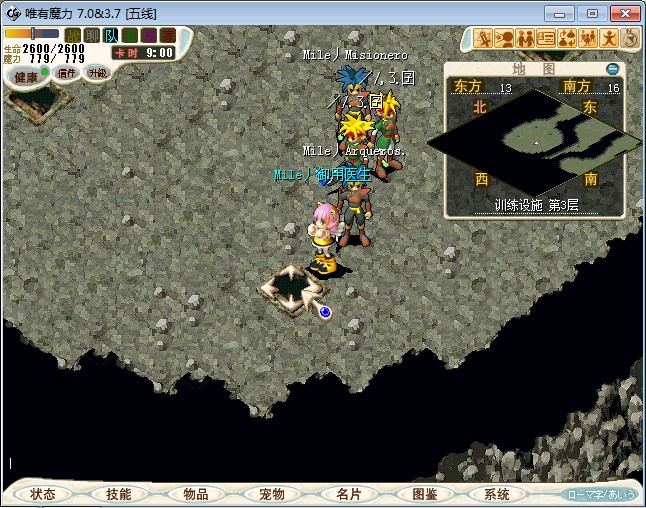Open the 技能 skills menu
Screen dimensions: 646x508
119,494
